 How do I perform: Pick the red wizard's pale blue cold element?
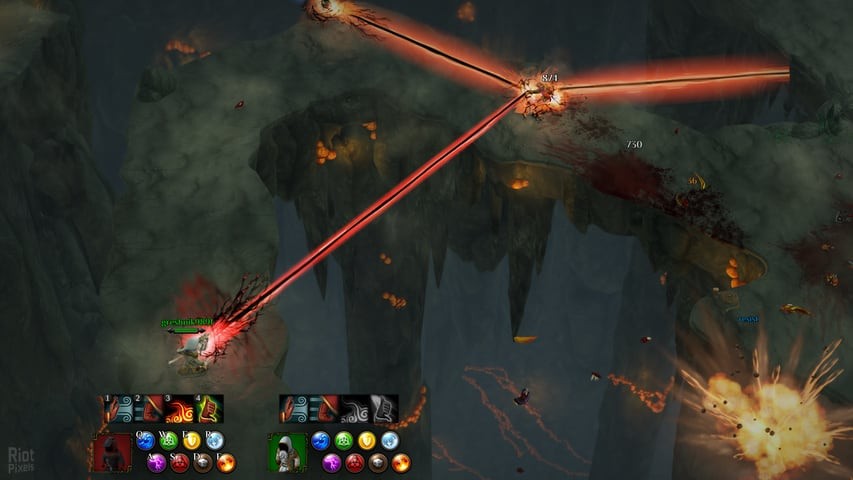click(214, 439)
